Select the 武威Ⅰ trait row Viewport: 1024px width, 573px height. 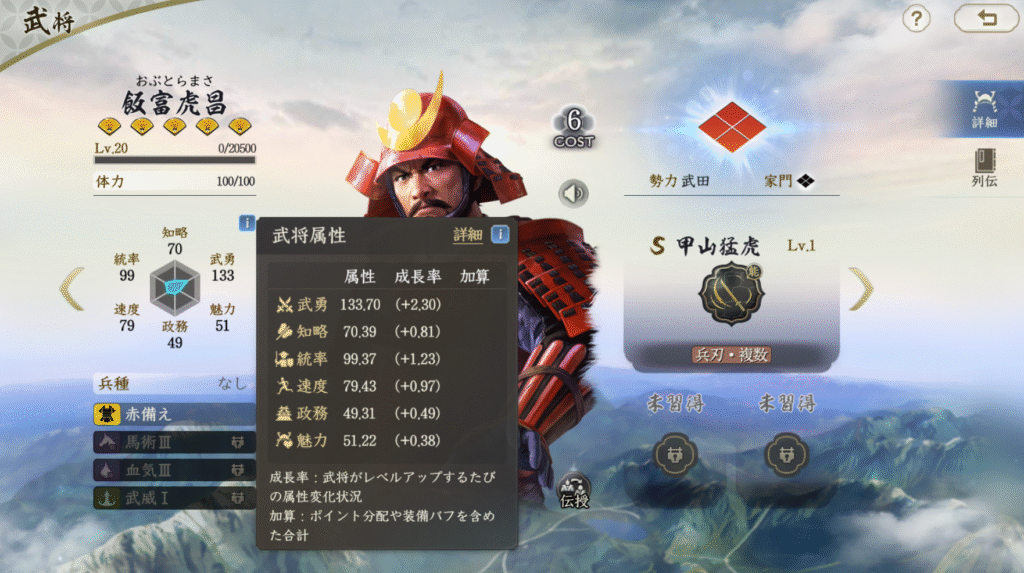click(x=173, y=496)
